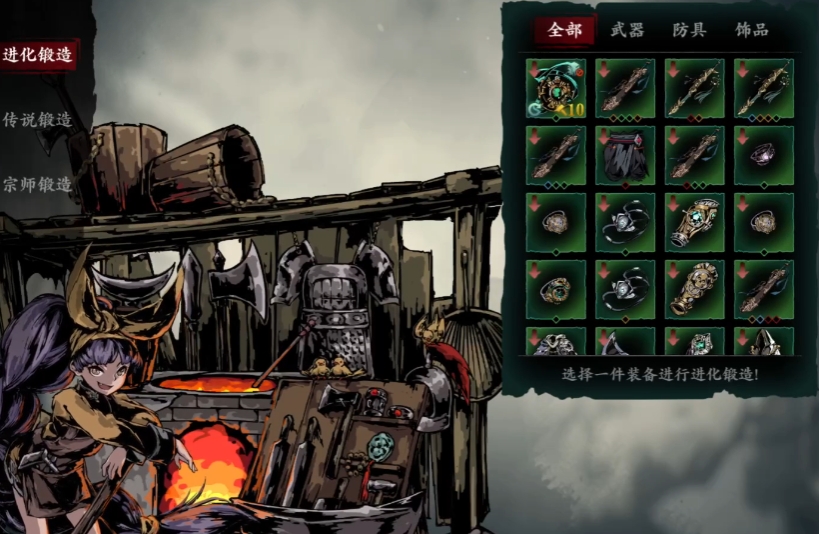Select the amulet marked x10
This screenshot has width=819, height=534.
pos(556,88)
